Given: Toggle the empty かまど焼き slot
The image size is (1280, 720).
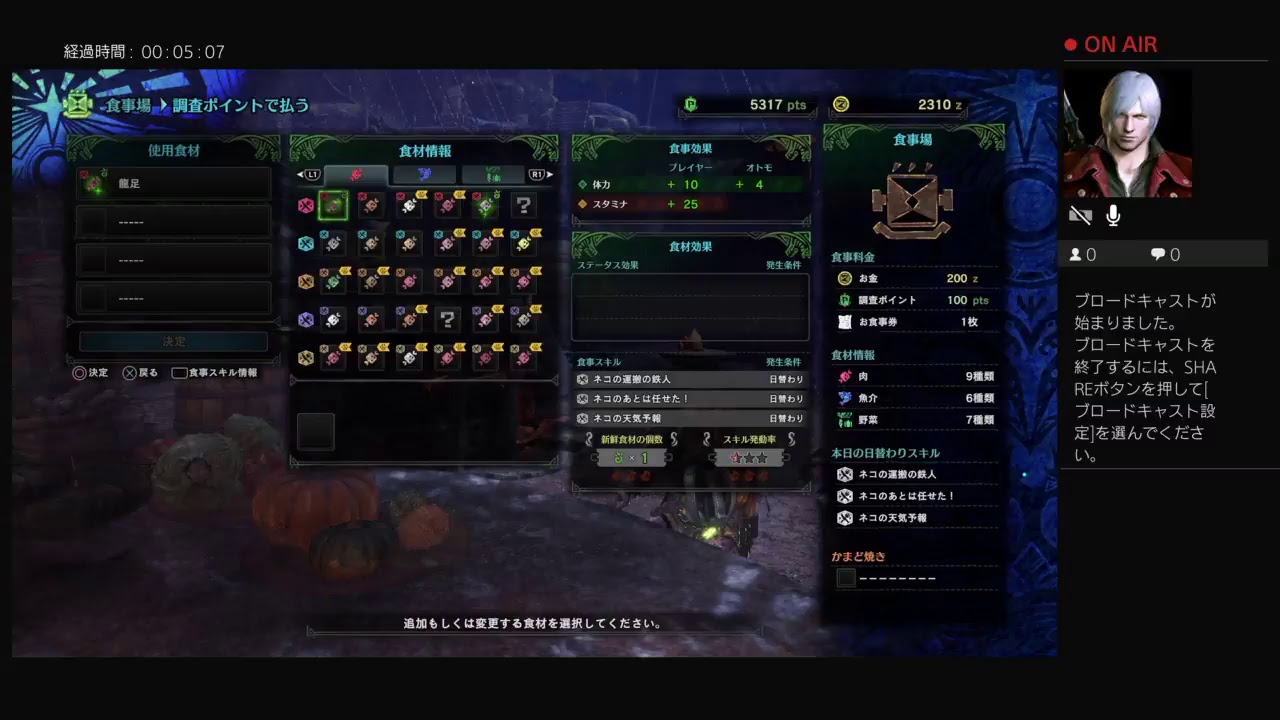Looking at the screenshot, I should click(846, 577).
